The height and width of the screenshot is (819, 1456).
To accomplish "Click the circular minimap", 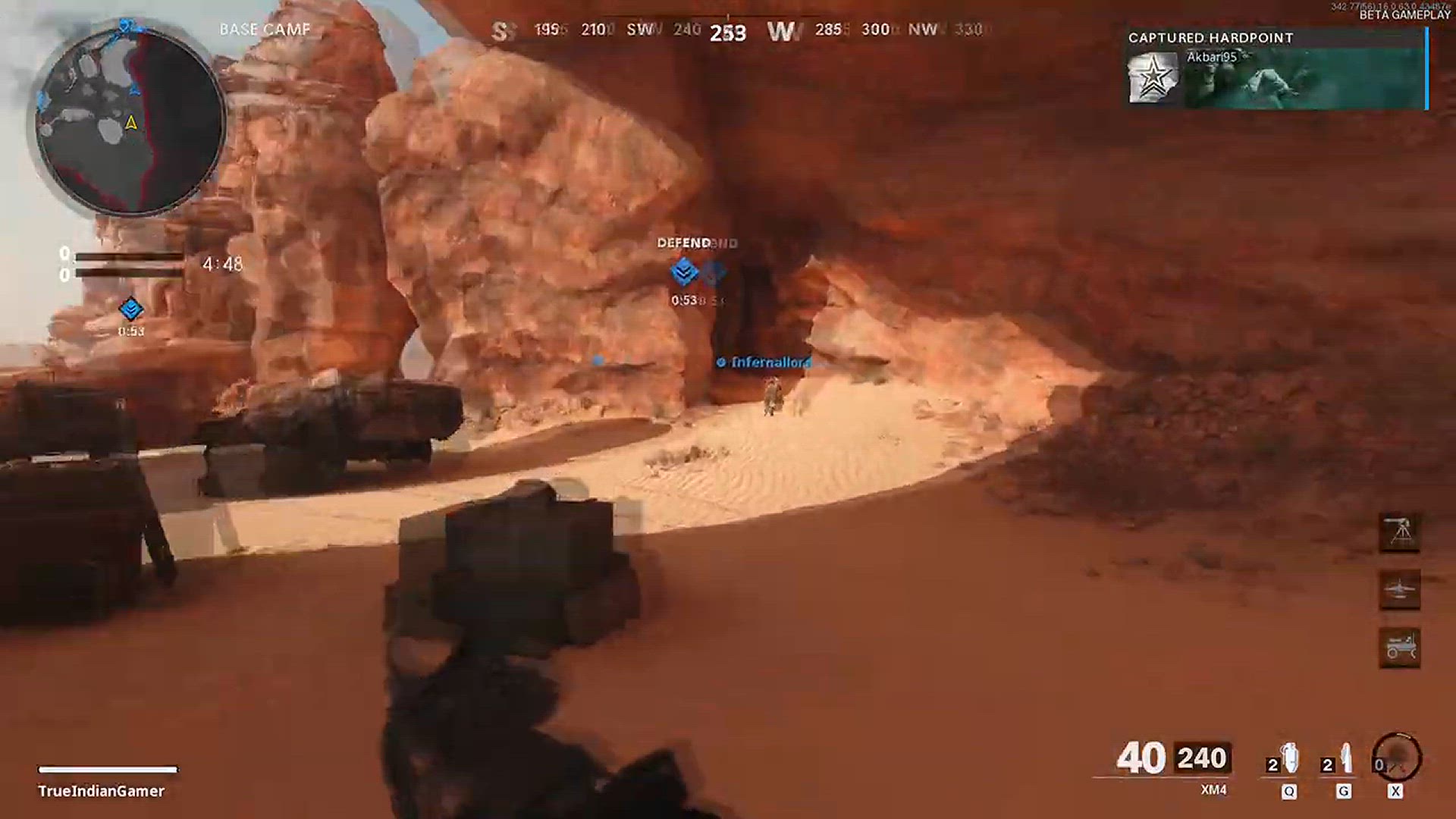I will click(x=130, y=121).
